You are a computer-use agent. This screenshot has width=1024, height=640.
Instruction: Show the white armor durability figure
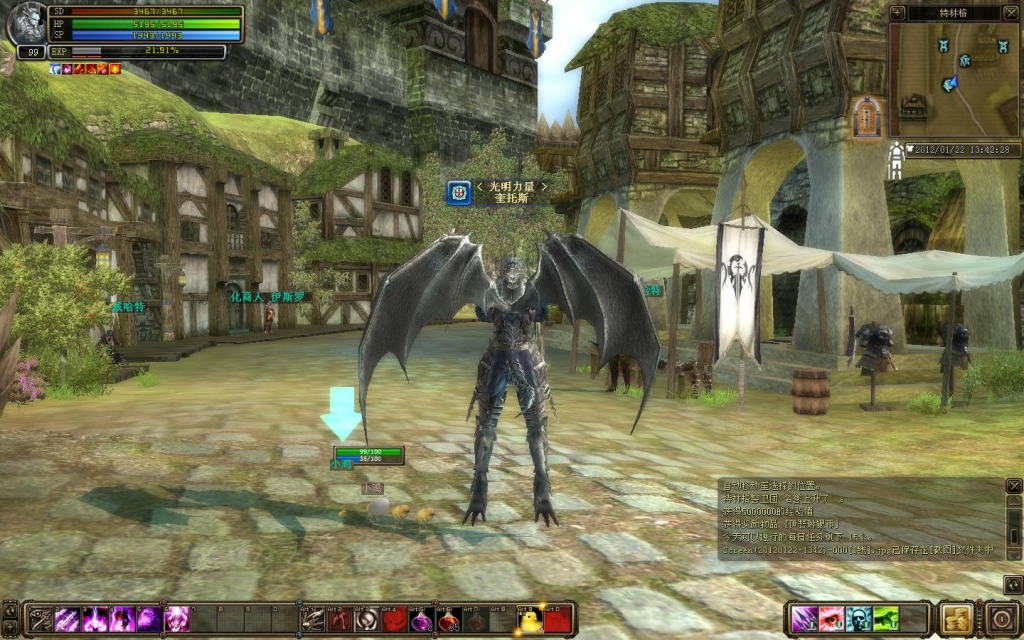coord(895,160)
